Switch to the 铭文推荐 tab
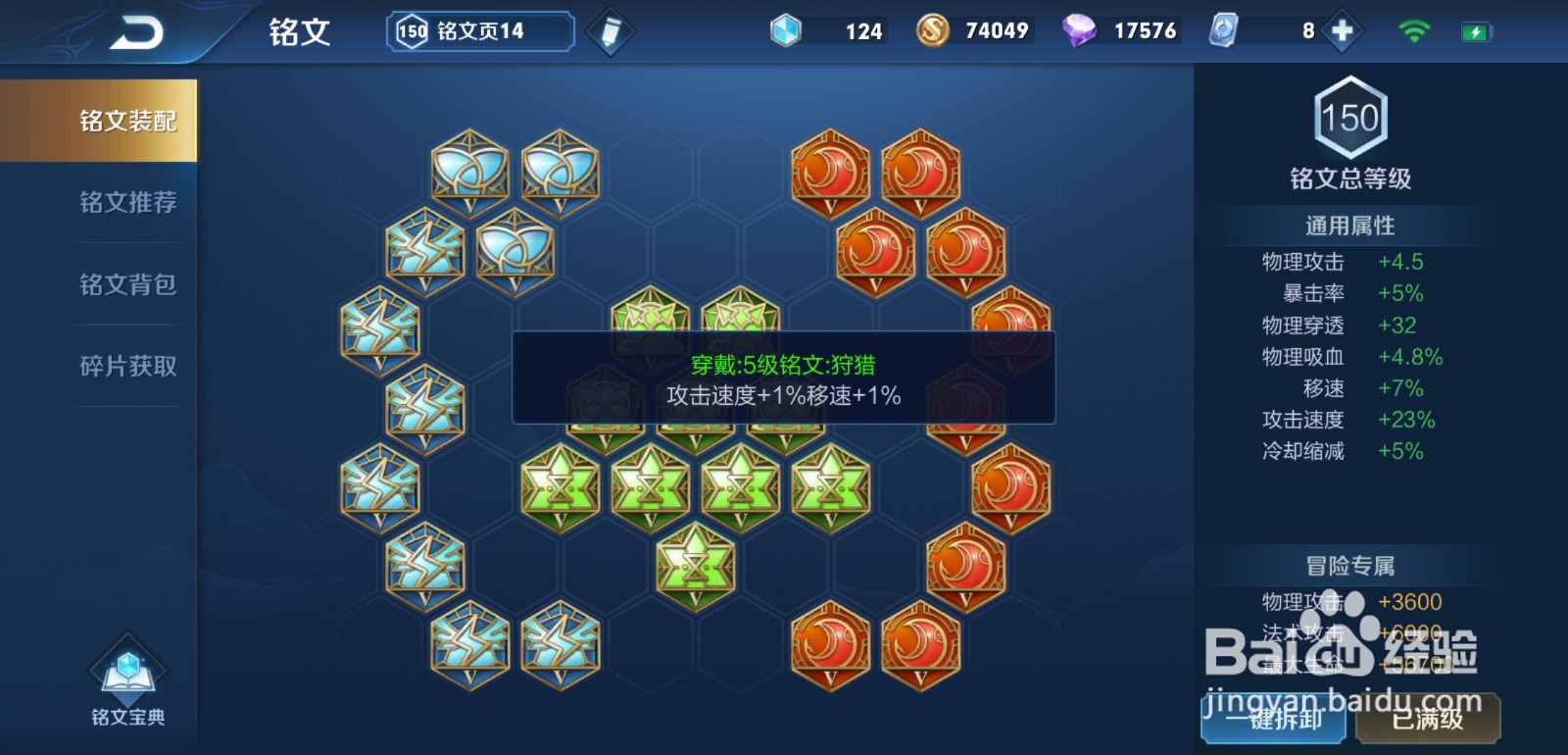 point(125,203)
